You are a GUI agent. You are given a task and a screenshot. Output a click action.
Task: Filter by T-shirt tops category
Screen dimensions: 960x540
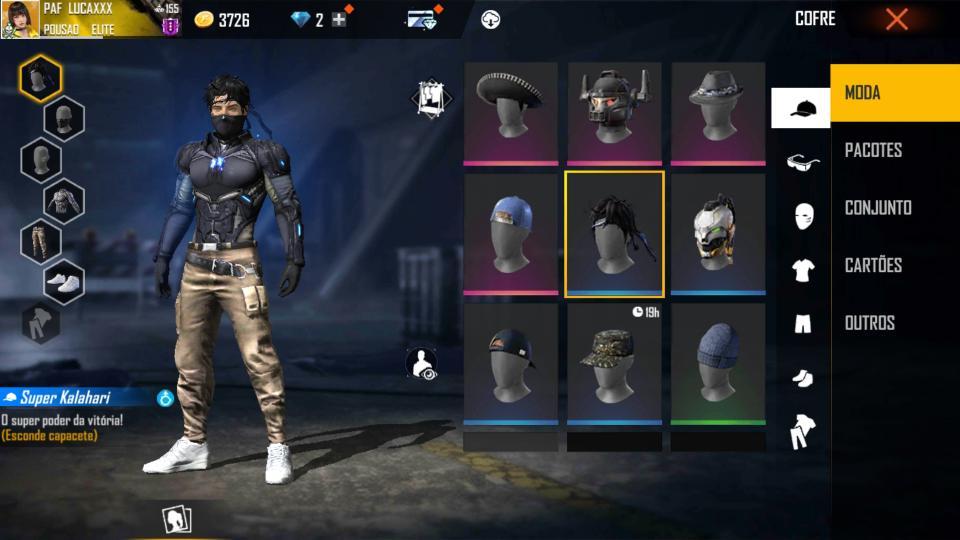[x=802, y=269]
